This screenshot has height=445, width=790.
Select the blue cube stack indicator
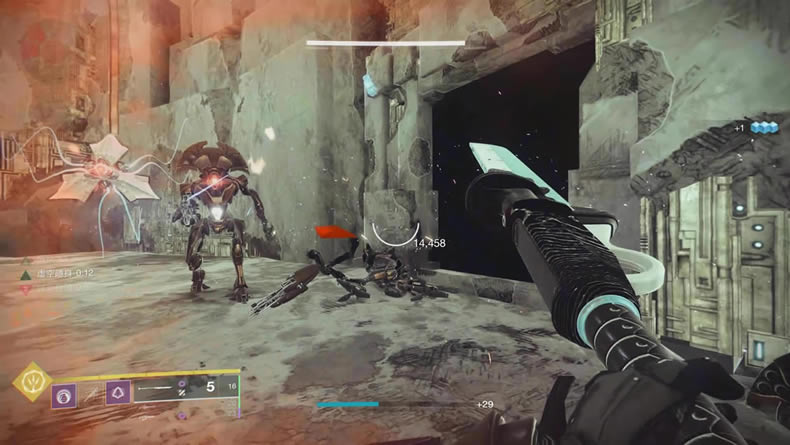point(764,128)
